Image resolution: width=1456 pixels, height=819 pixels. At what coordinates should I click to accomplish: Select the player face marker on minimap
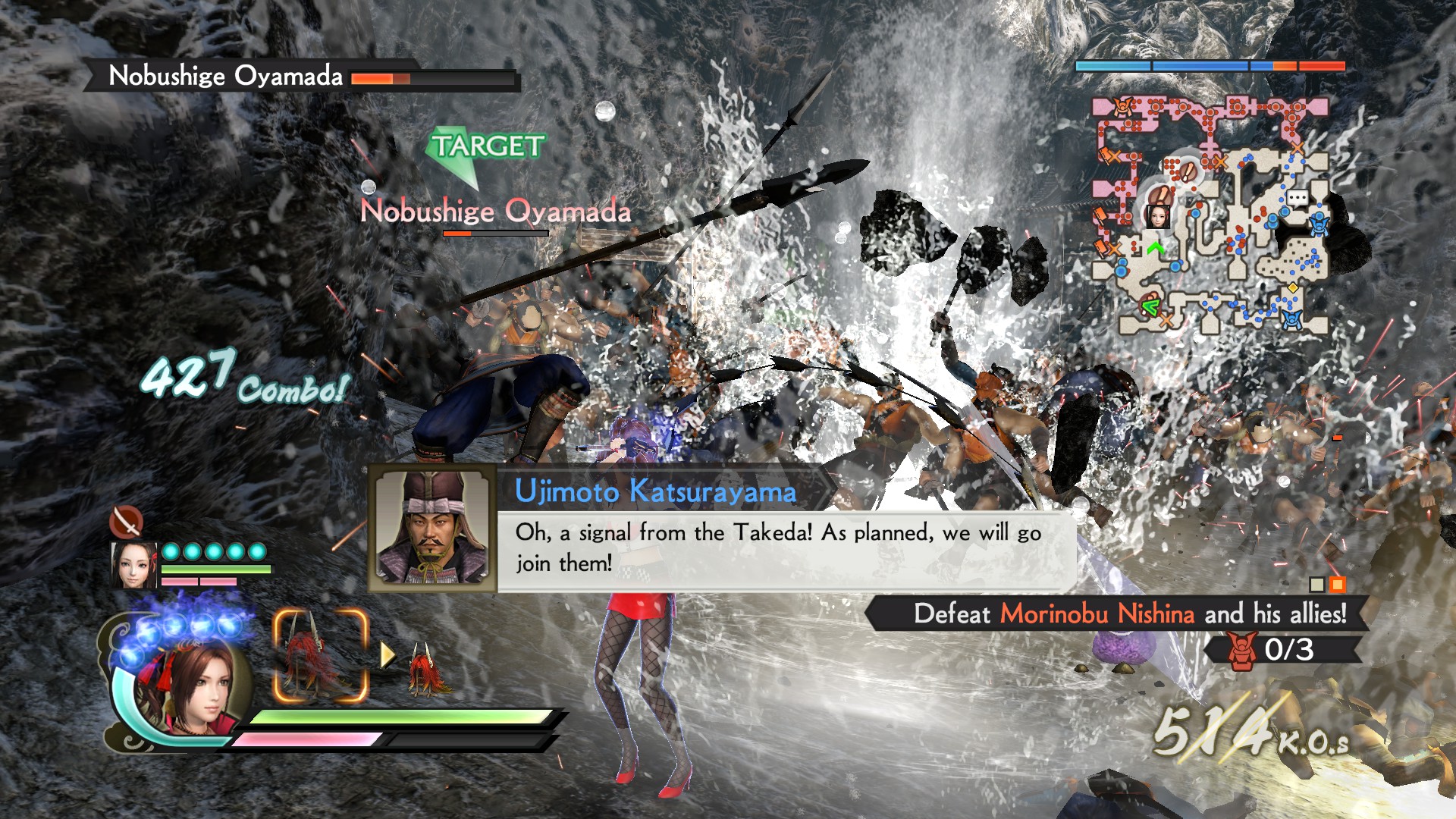(x=1157, y=215)
